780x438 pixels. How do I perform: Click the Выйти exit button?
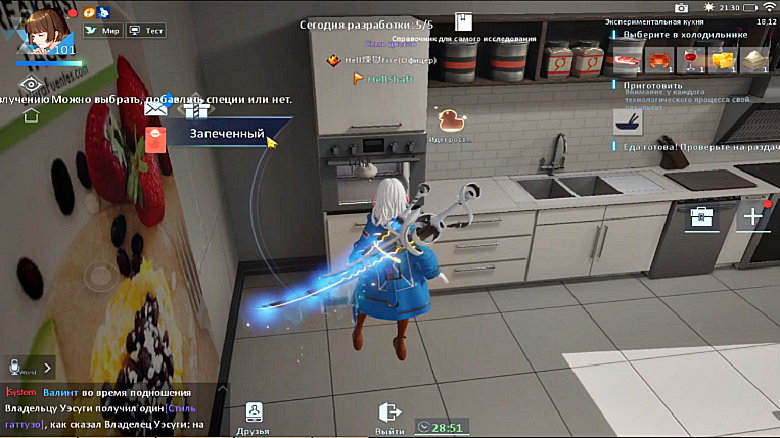(x=390, y=418)
